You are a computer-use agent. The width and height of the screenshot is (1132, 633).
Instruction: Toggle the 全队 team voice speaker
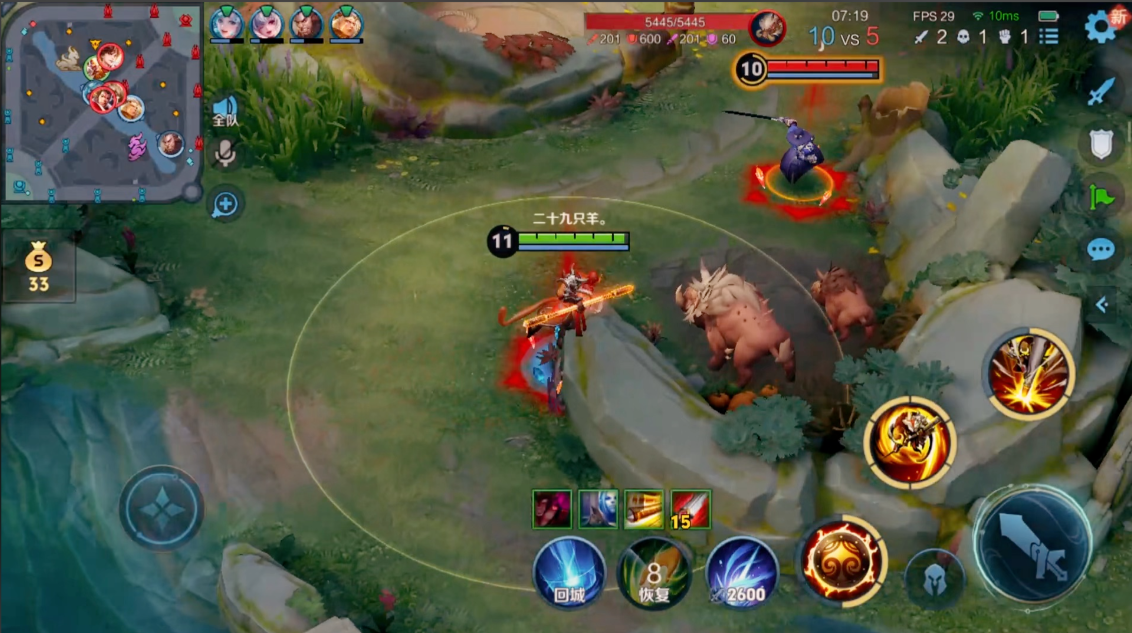(226, 110)
